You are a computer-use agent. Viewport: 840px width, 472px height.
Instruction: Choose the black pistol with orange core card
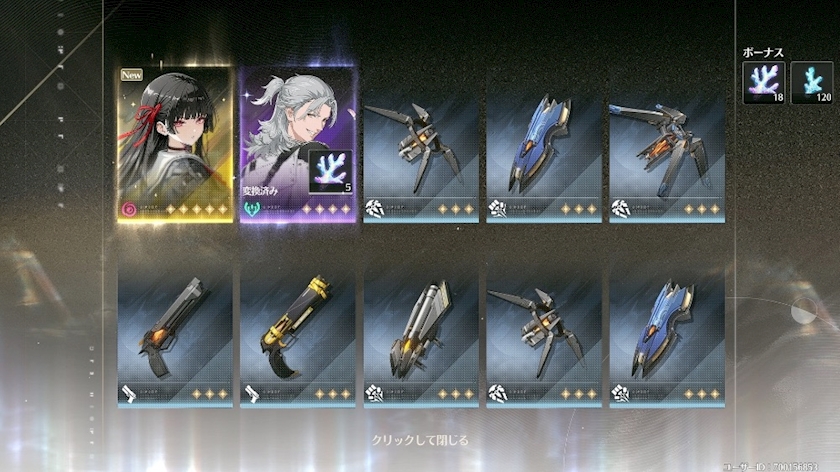tap(175, 332)
